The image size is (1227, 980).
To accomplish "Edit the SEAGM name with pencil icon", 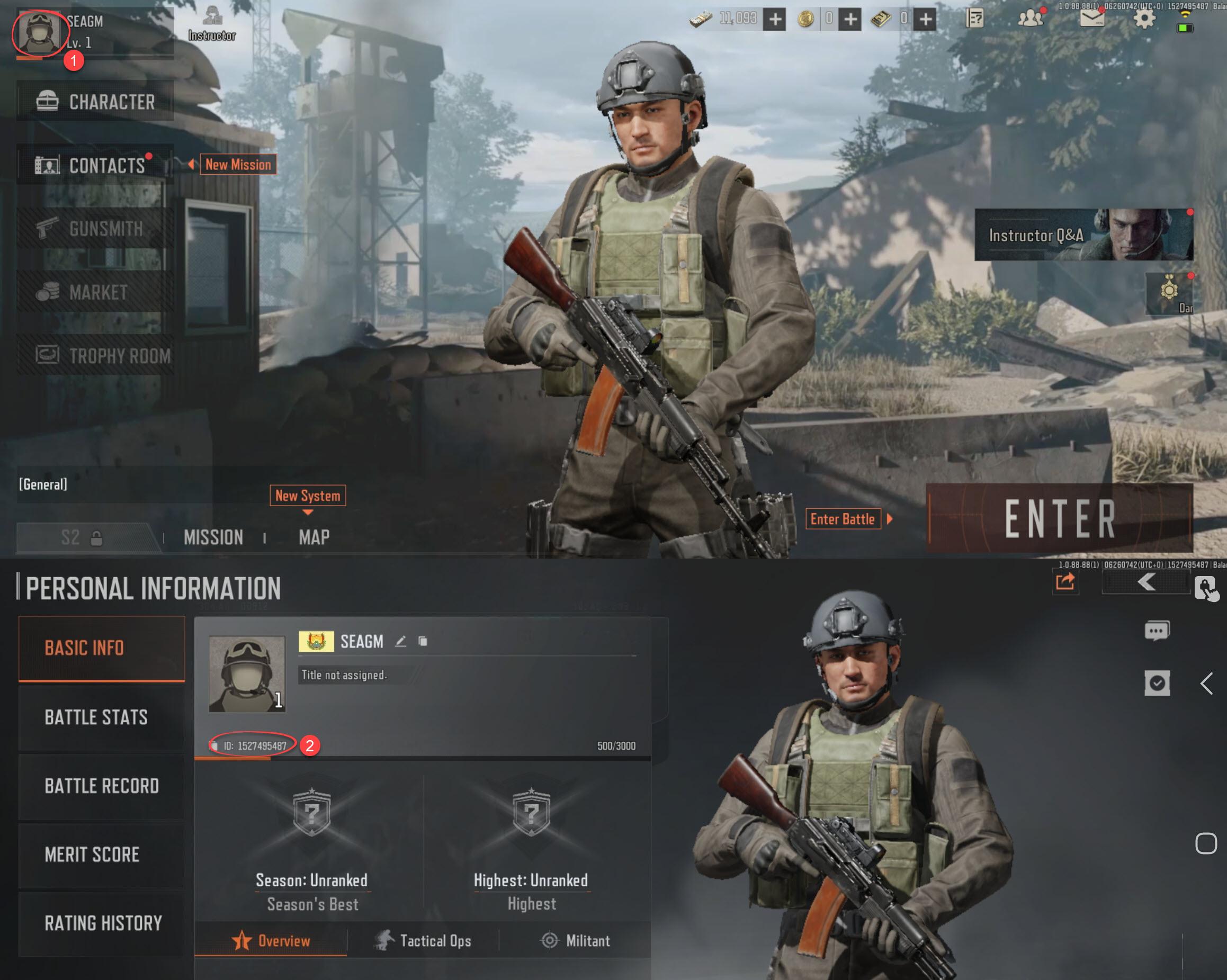I will click(401, 641).
